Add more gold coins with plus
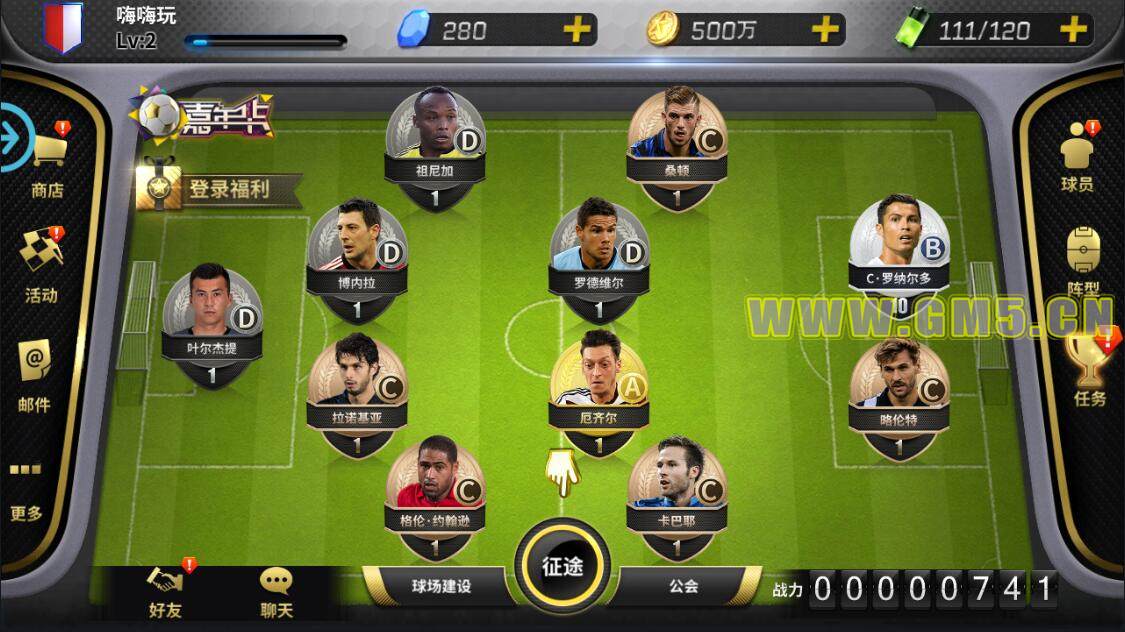 pyautogui.click(x=825, y=30)
